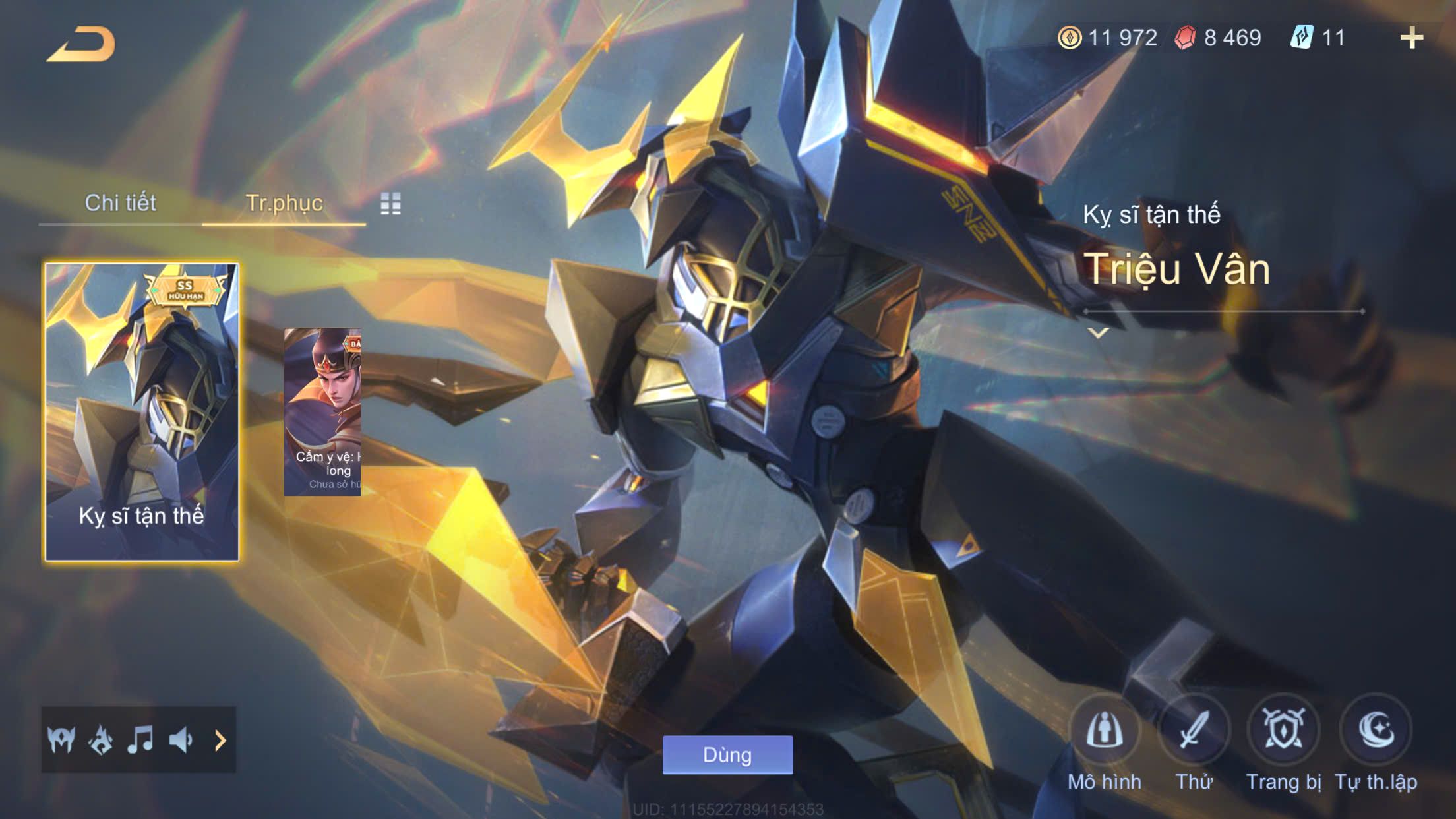
Task: Select the flame effect icon
Action: [101, 740]
